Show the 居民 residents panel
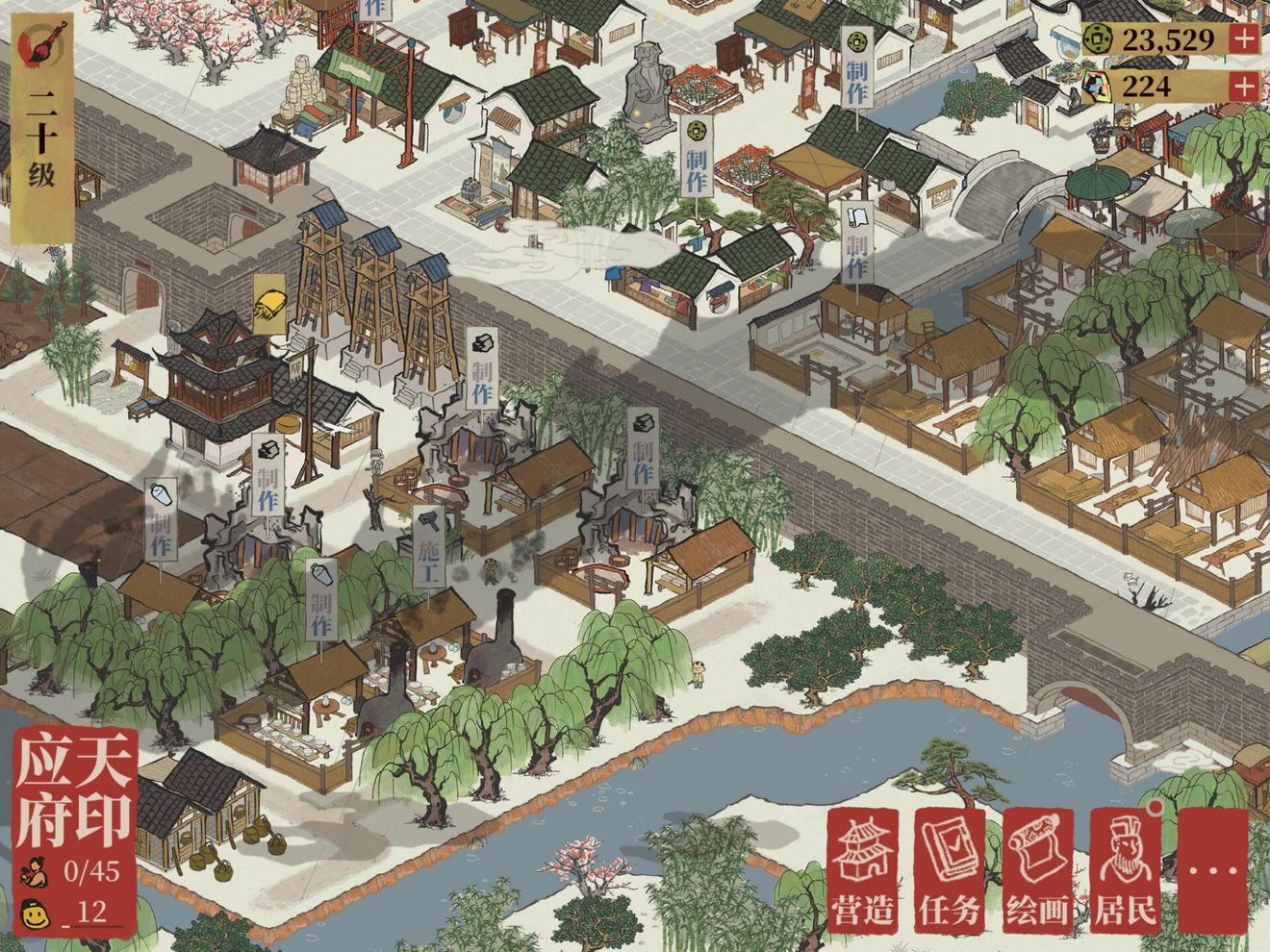This screenshot has width=1270, height=952. pyautogui.click(x=1125, y=871)
